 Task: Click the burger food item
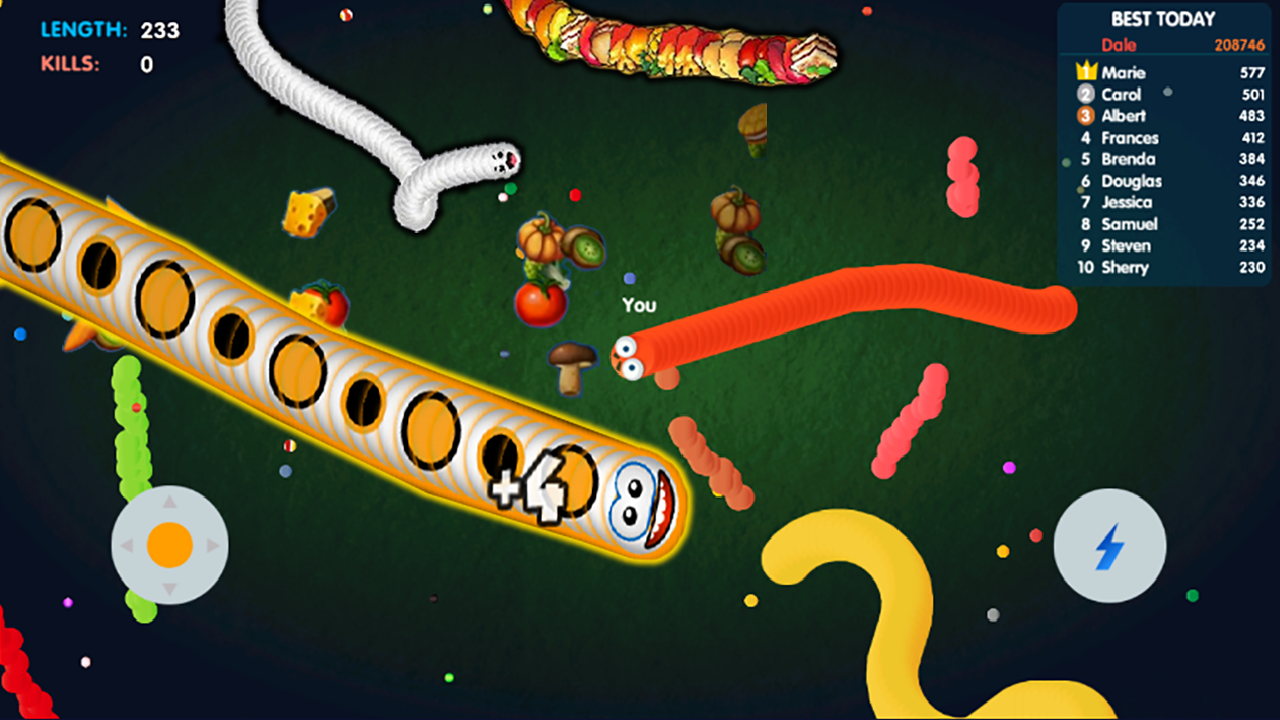(x=755, y=130)
